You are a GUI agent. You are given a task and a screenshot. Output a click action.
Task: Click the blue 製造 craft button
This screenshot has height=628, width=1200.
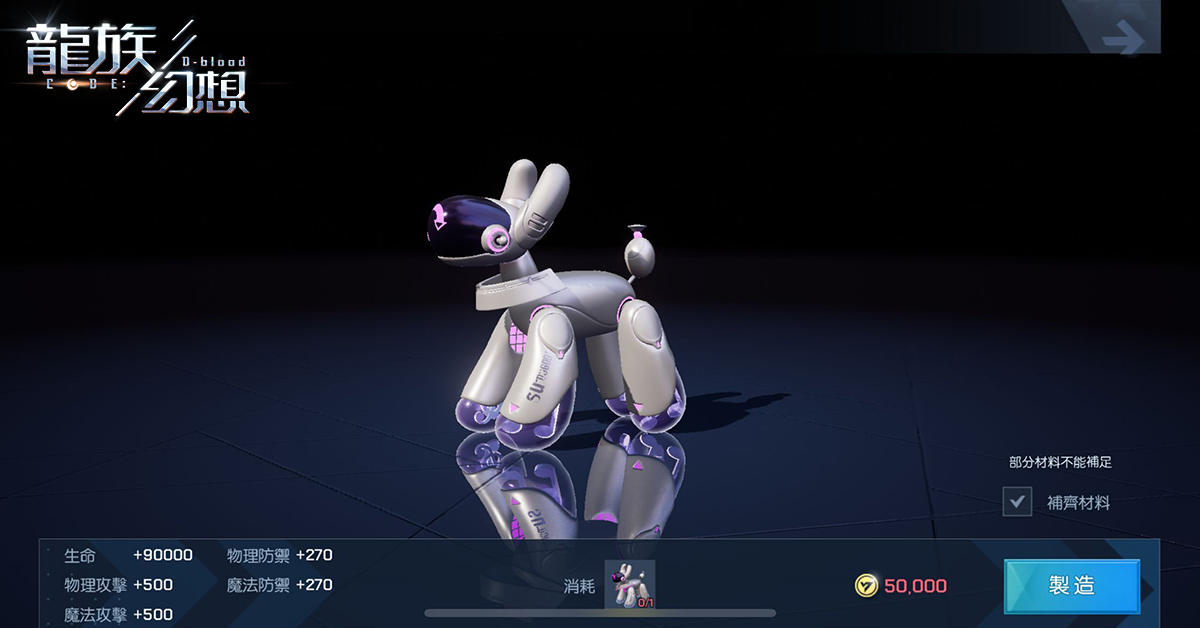click(x=1071, y=586)
